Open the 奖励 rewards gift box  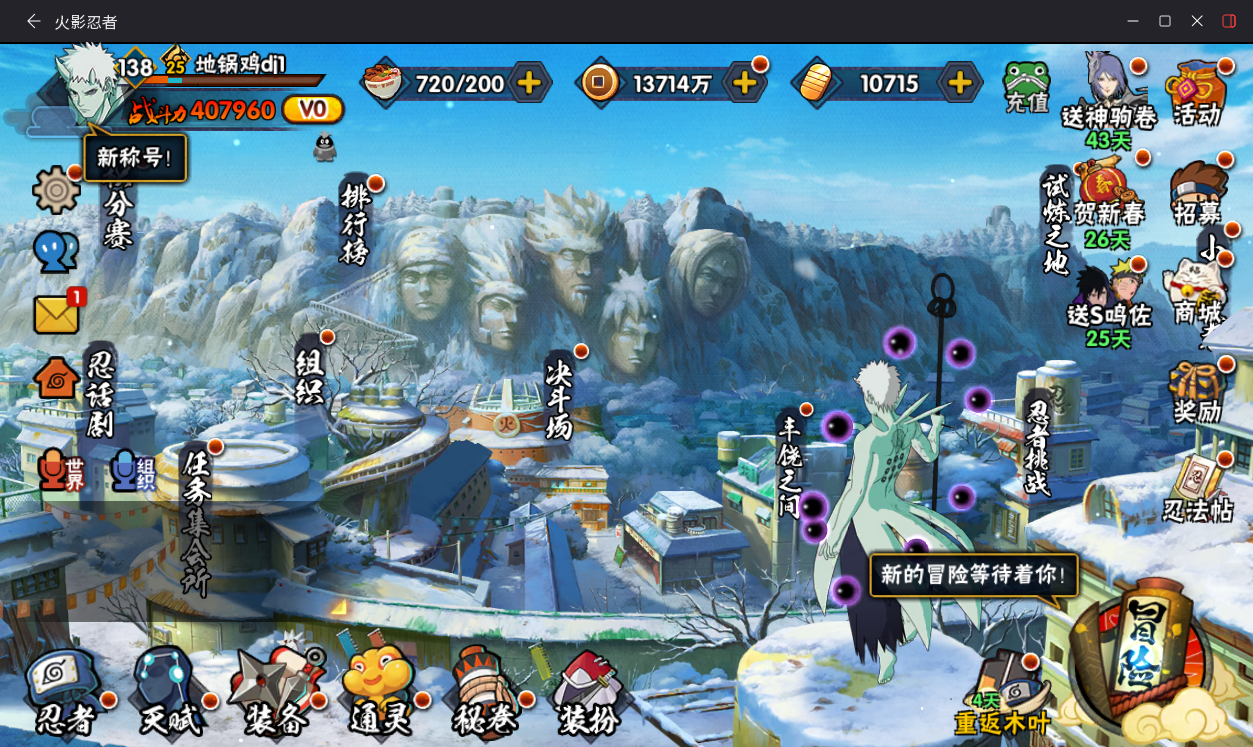pyautogui.click(x=1197, y=393)
